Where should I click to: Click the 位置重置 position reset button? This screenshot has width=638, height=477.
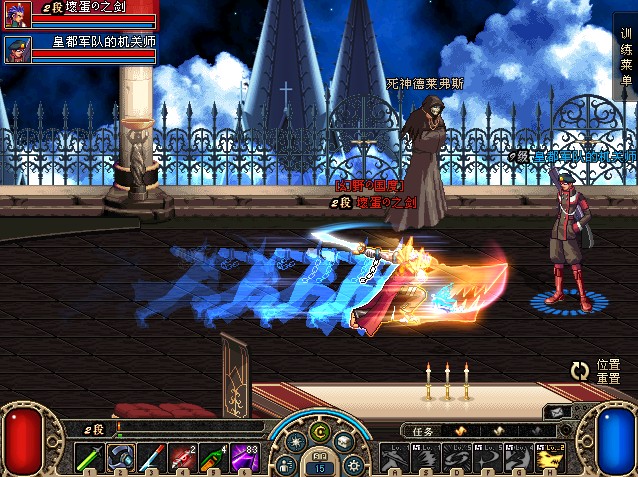click(x=598, y=372)
